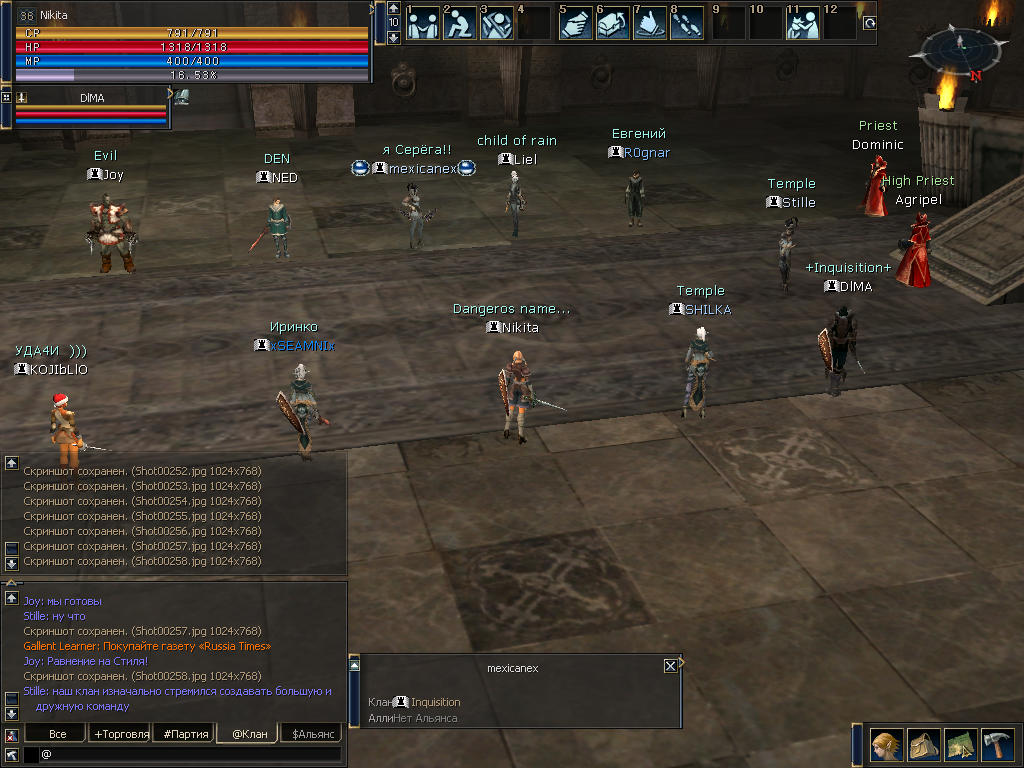Open the world map icon
Screen dimensions: 1024x768
tap(960, 745)
